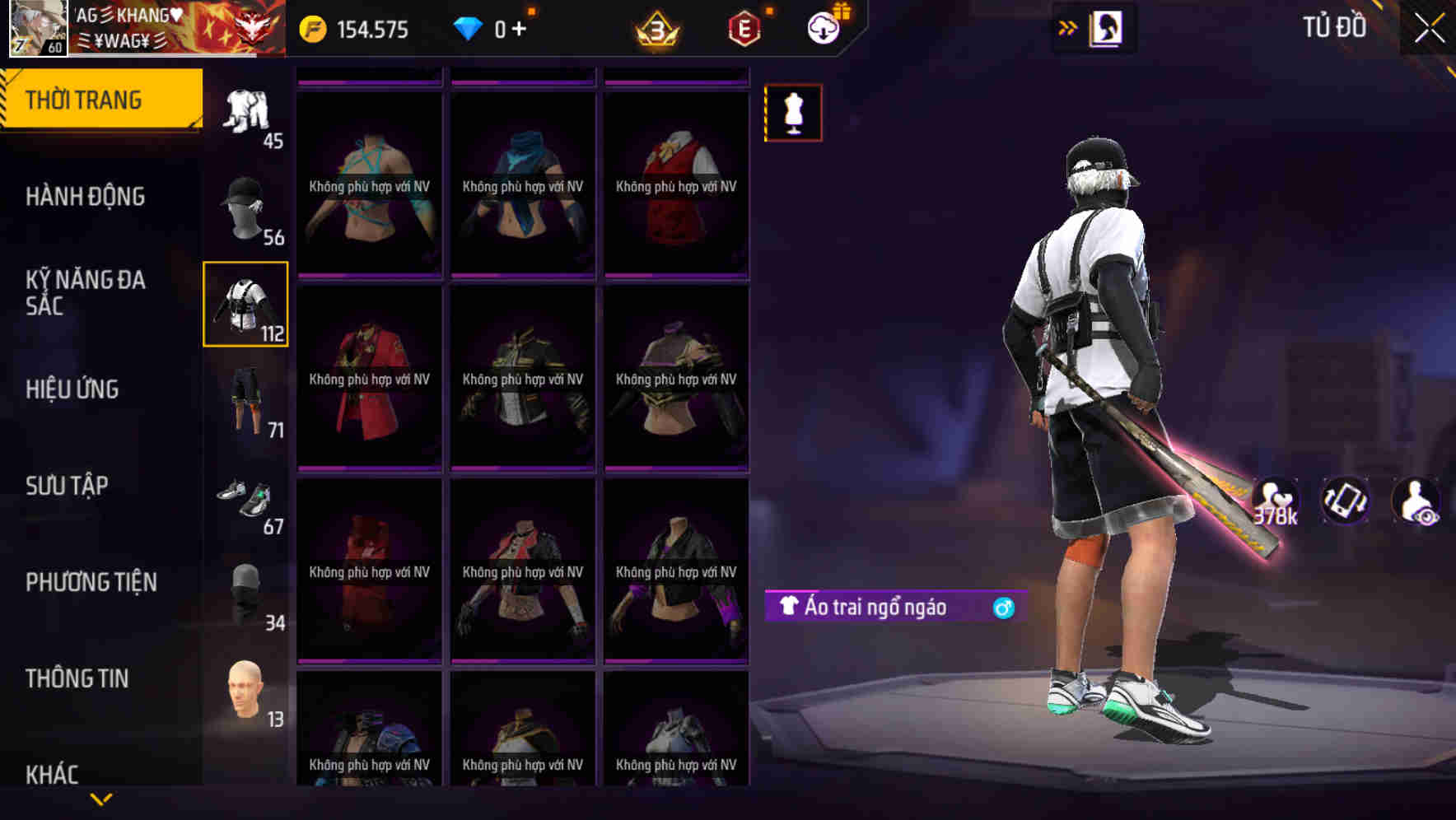Collapse the panel with the double chevrons
This screenshot has height=820, width=1456.
[x=1068, y=27]
